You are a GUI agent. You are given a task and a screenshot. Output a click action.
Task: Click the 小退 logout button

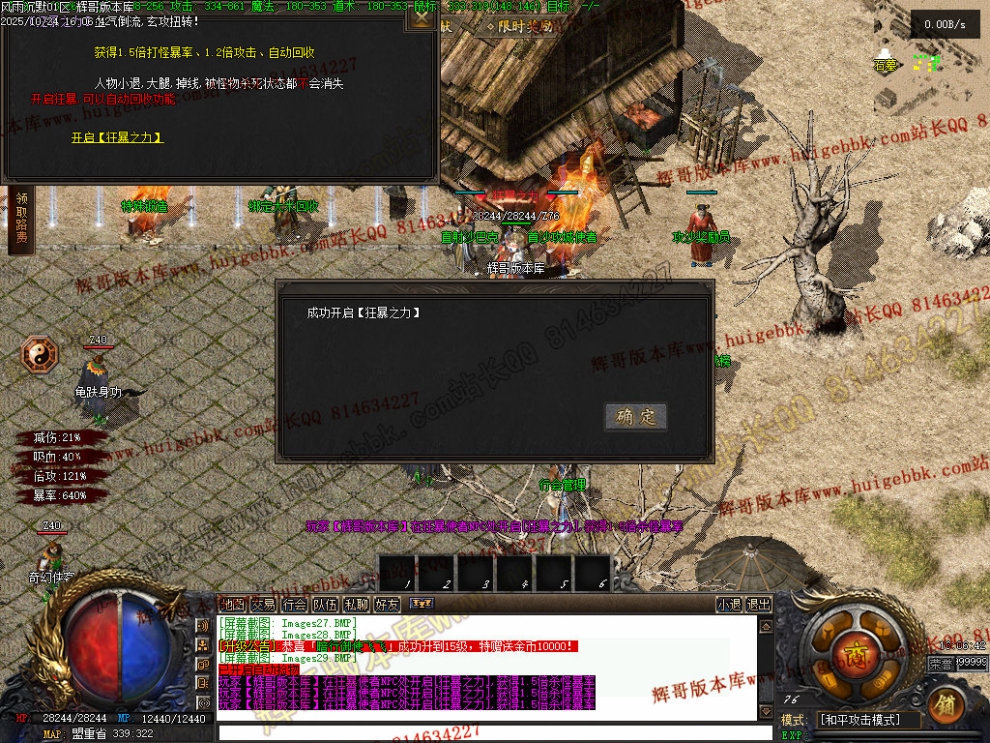[729, 604]
